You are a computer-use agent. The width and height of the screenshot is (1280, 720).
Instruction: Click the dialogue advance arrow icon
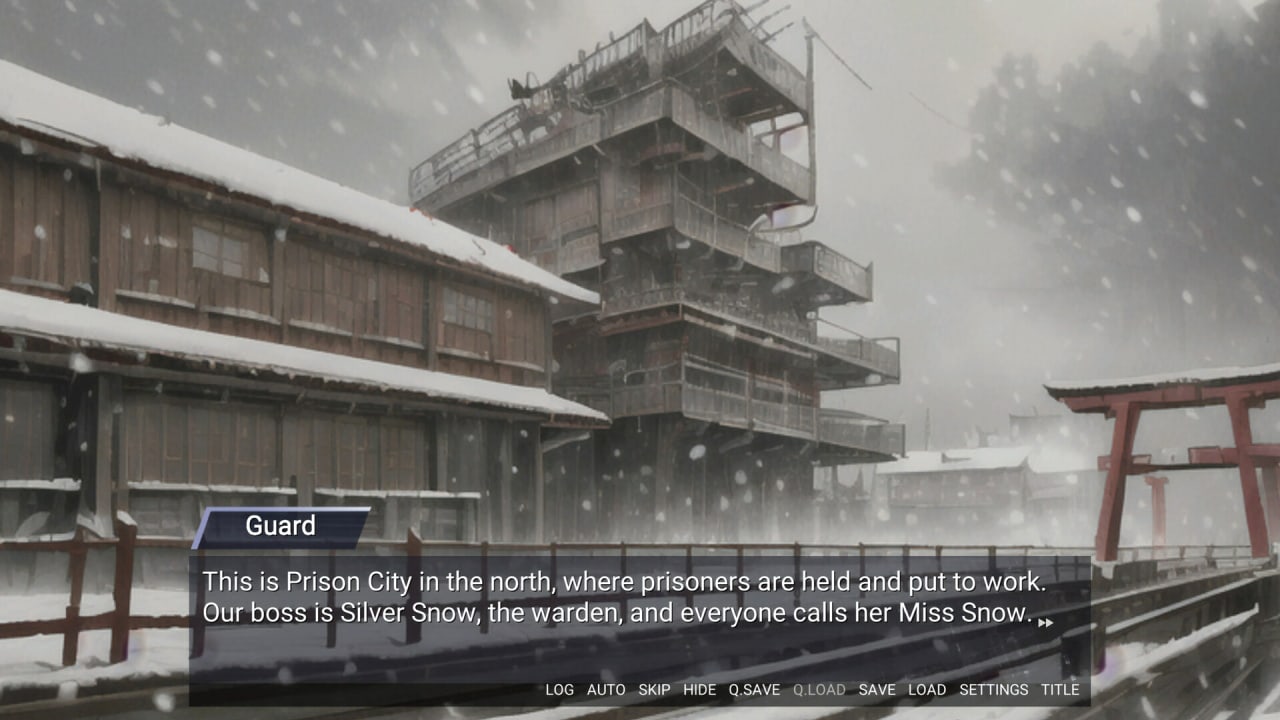click(1045, 623)
